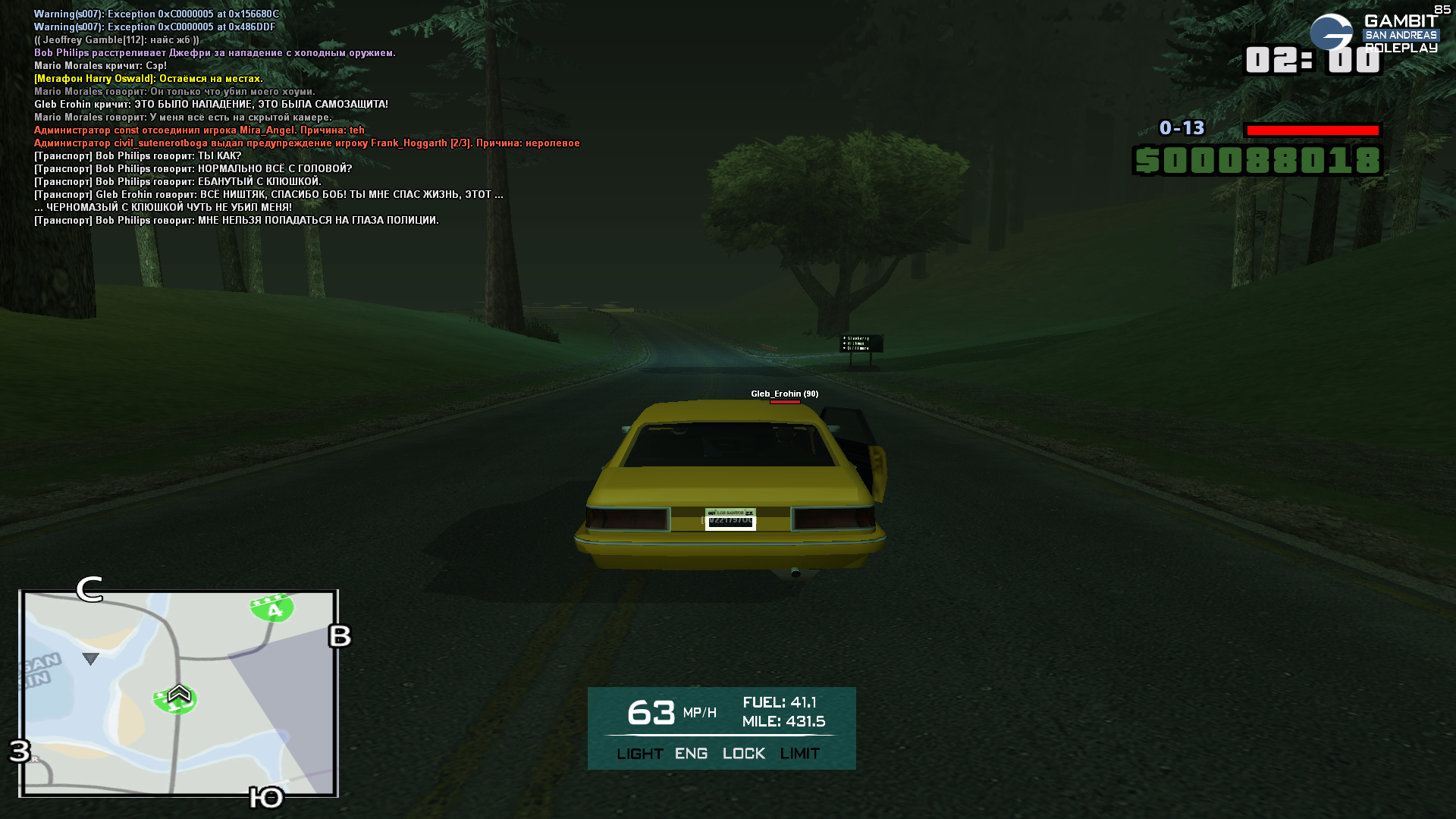Screen dimensions: 1456x819
Task: Open the minimap
Action: [179, 693]
